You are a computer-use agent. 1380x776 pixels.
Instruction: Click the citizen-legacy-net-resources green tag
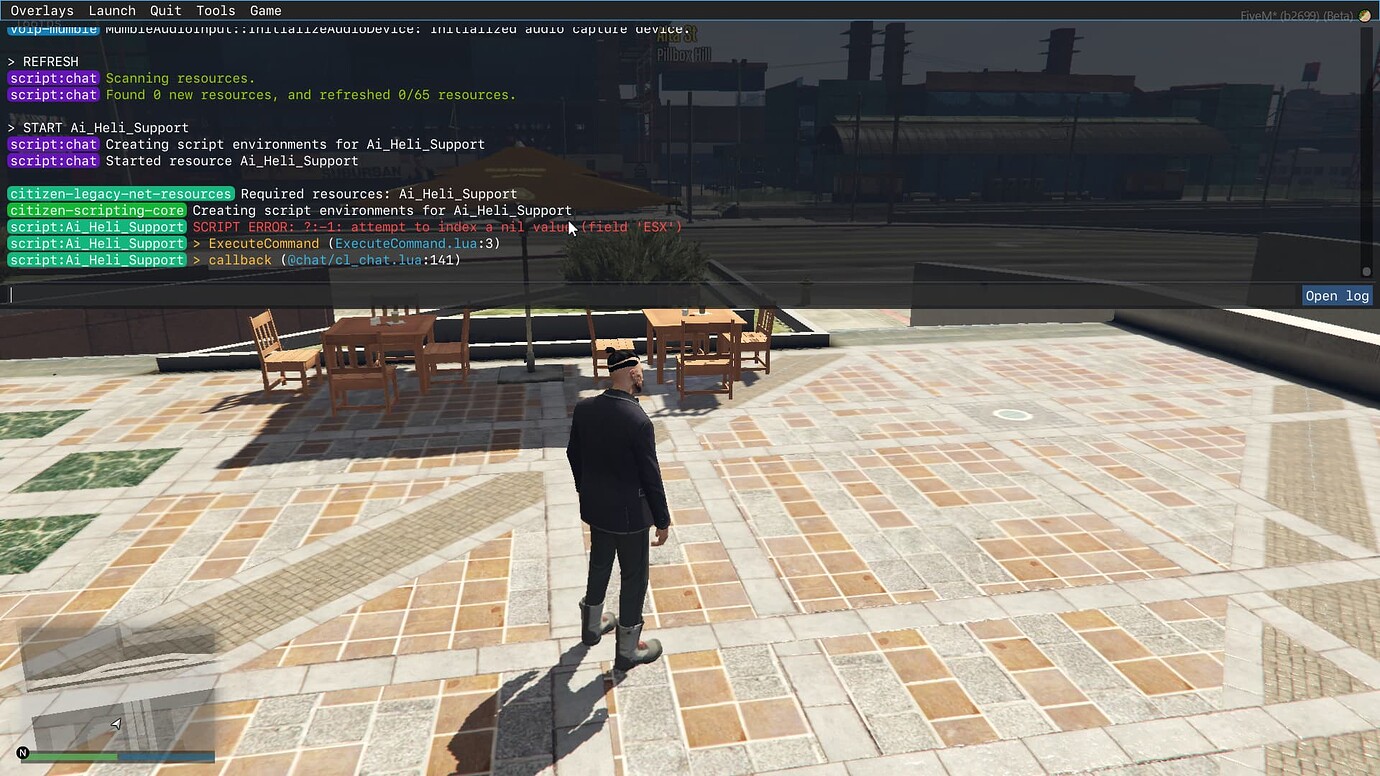point(118,193)
